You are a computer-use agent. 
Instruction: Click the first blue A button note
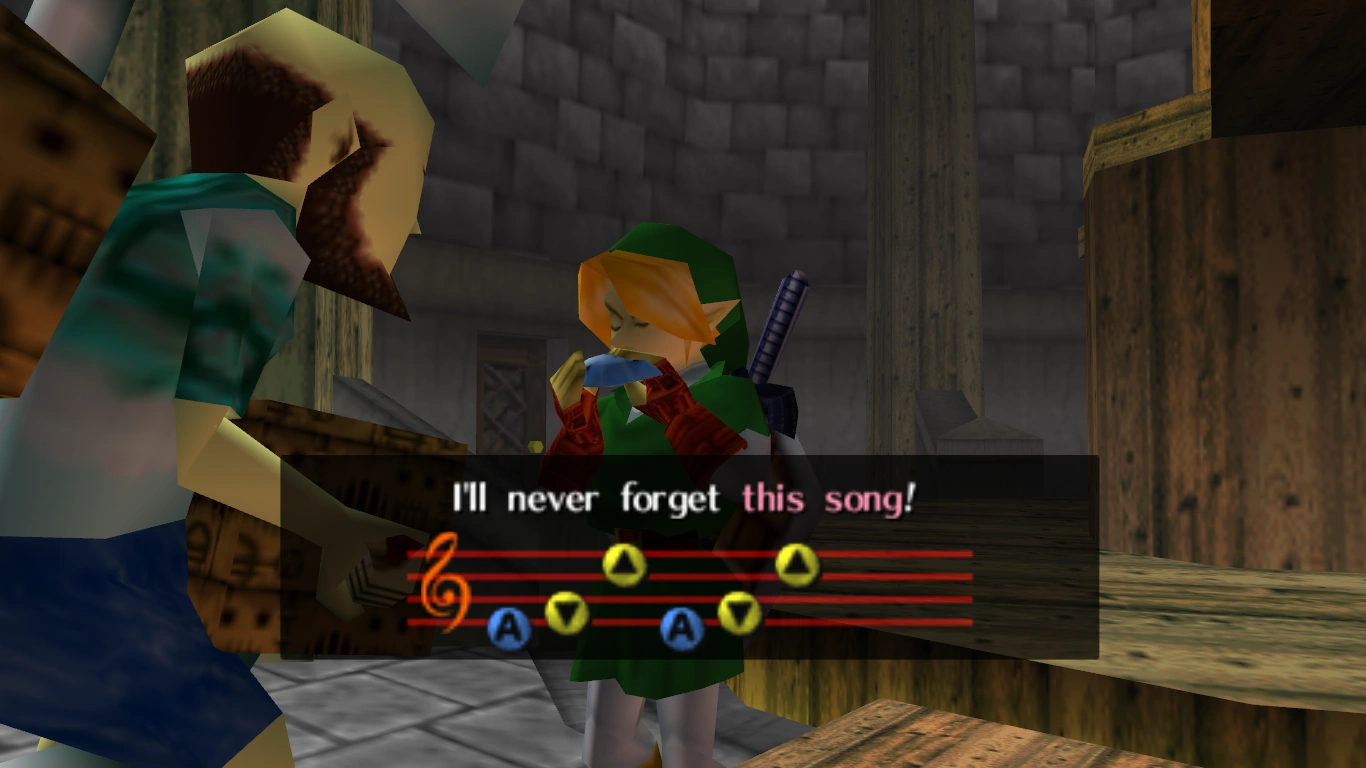pos(510,628)
